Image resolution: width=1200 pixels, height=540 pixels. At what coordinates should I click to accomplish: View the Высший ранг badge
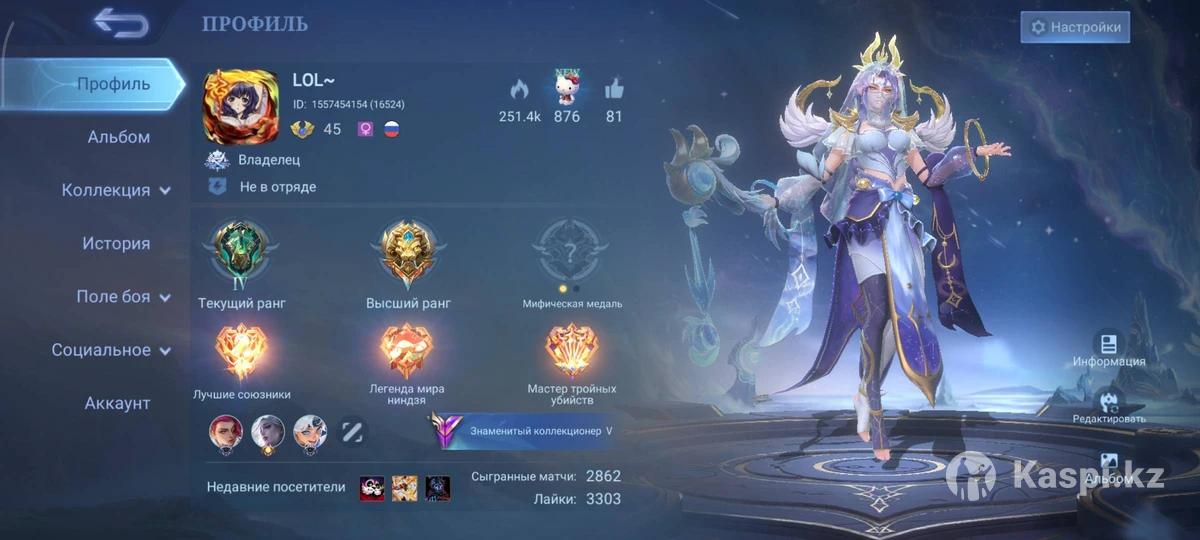[x=409, y=254]
